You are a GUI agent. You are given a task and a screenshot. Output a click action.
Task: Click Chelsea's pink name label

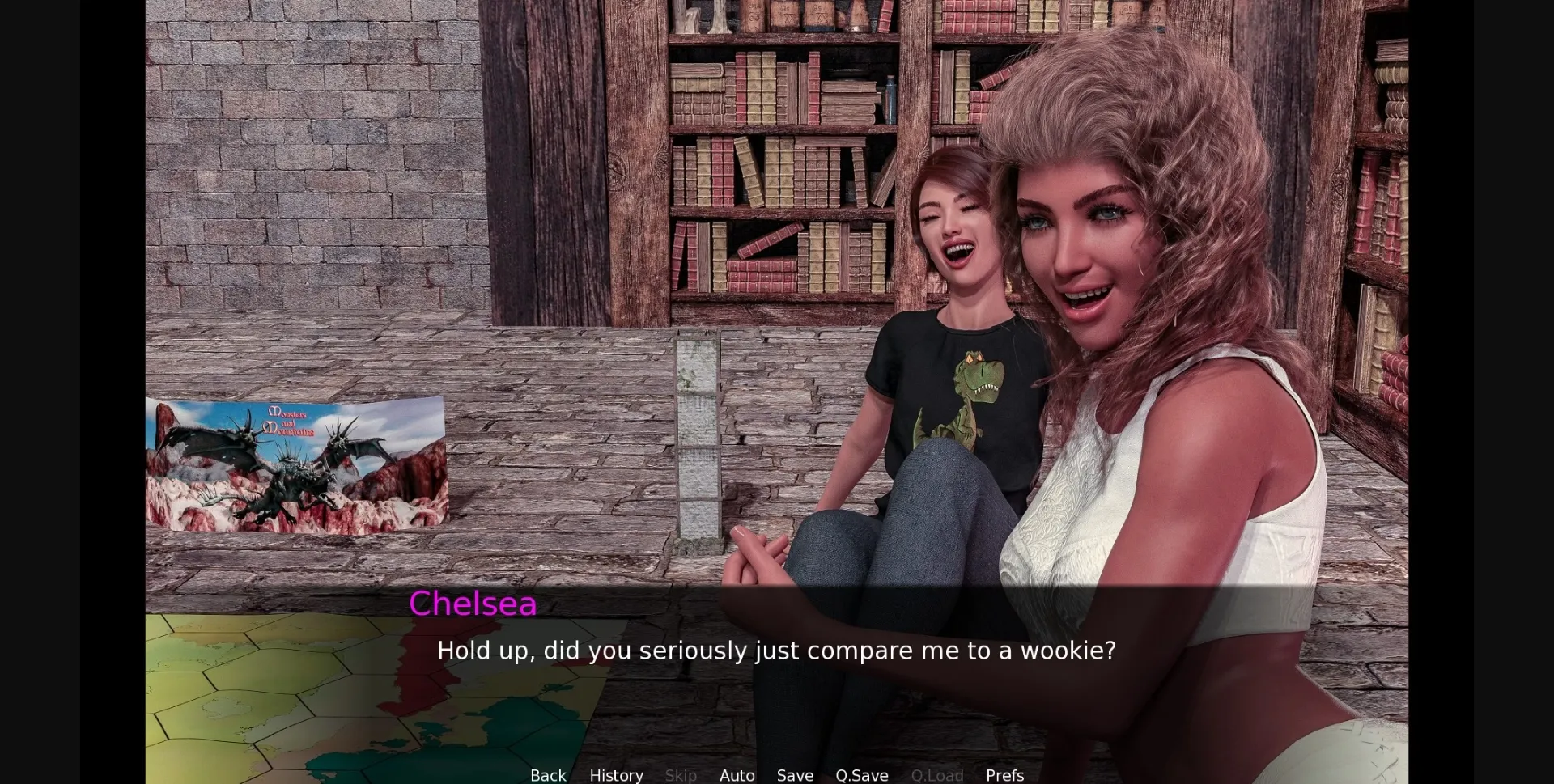pyautogui.click(x=473, y=603)
